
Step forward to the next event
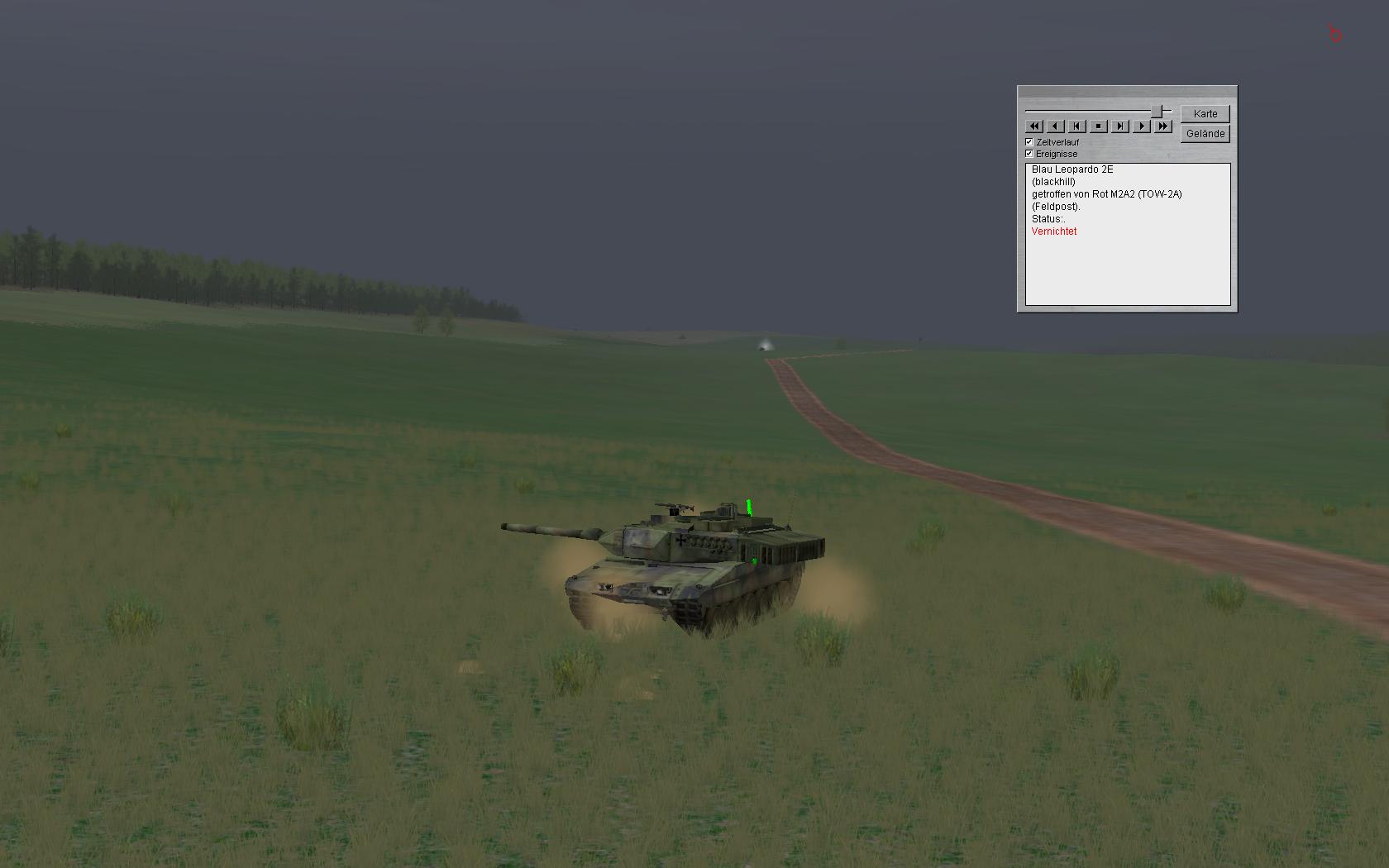pyautogui.click(x=1120, y=126)
